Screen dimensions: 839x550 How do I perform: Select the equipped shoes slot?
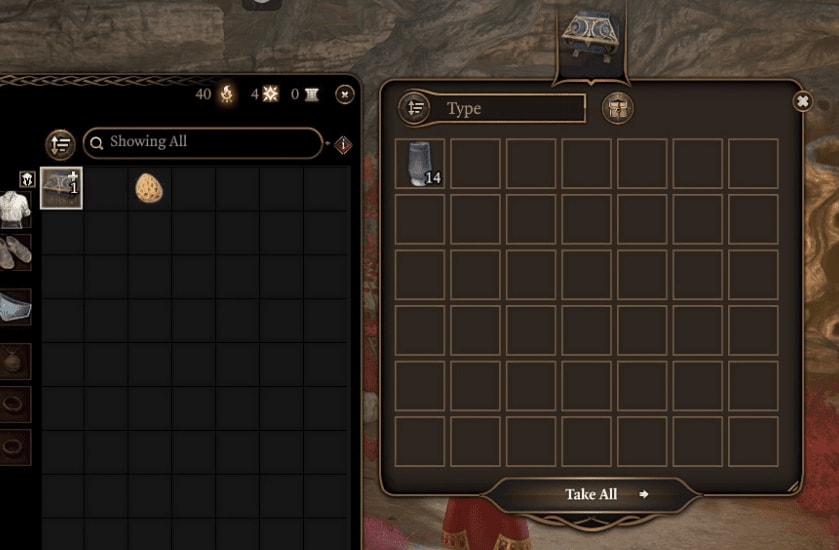14,252
